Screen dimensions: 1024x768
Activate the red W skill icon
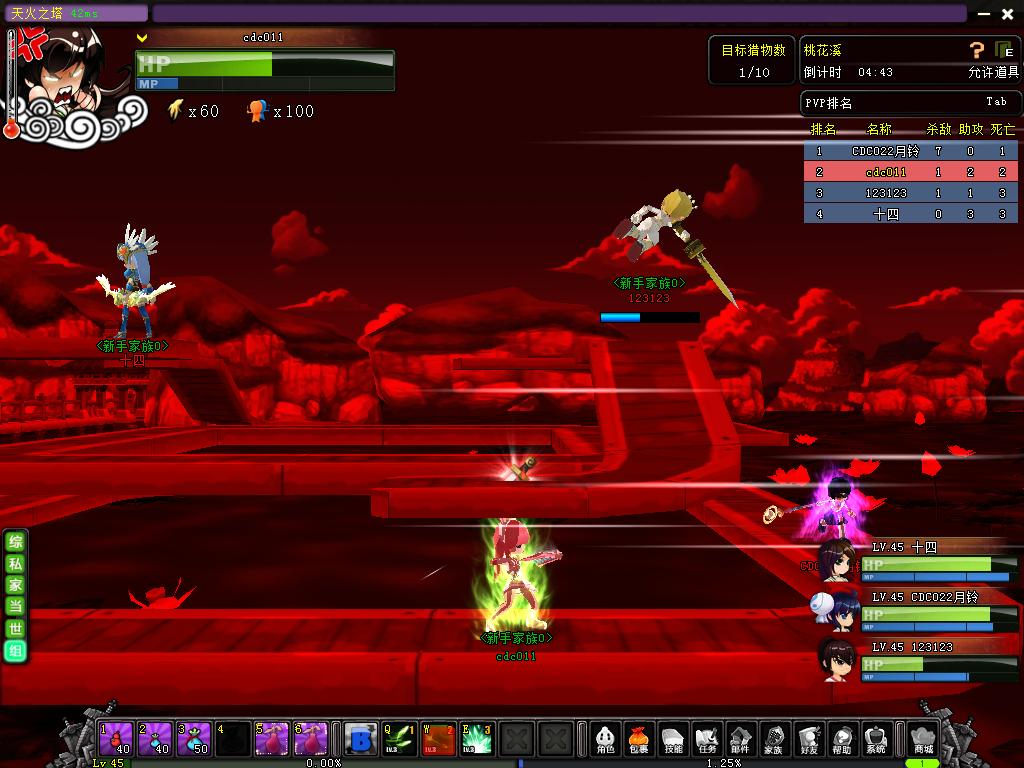438,739
